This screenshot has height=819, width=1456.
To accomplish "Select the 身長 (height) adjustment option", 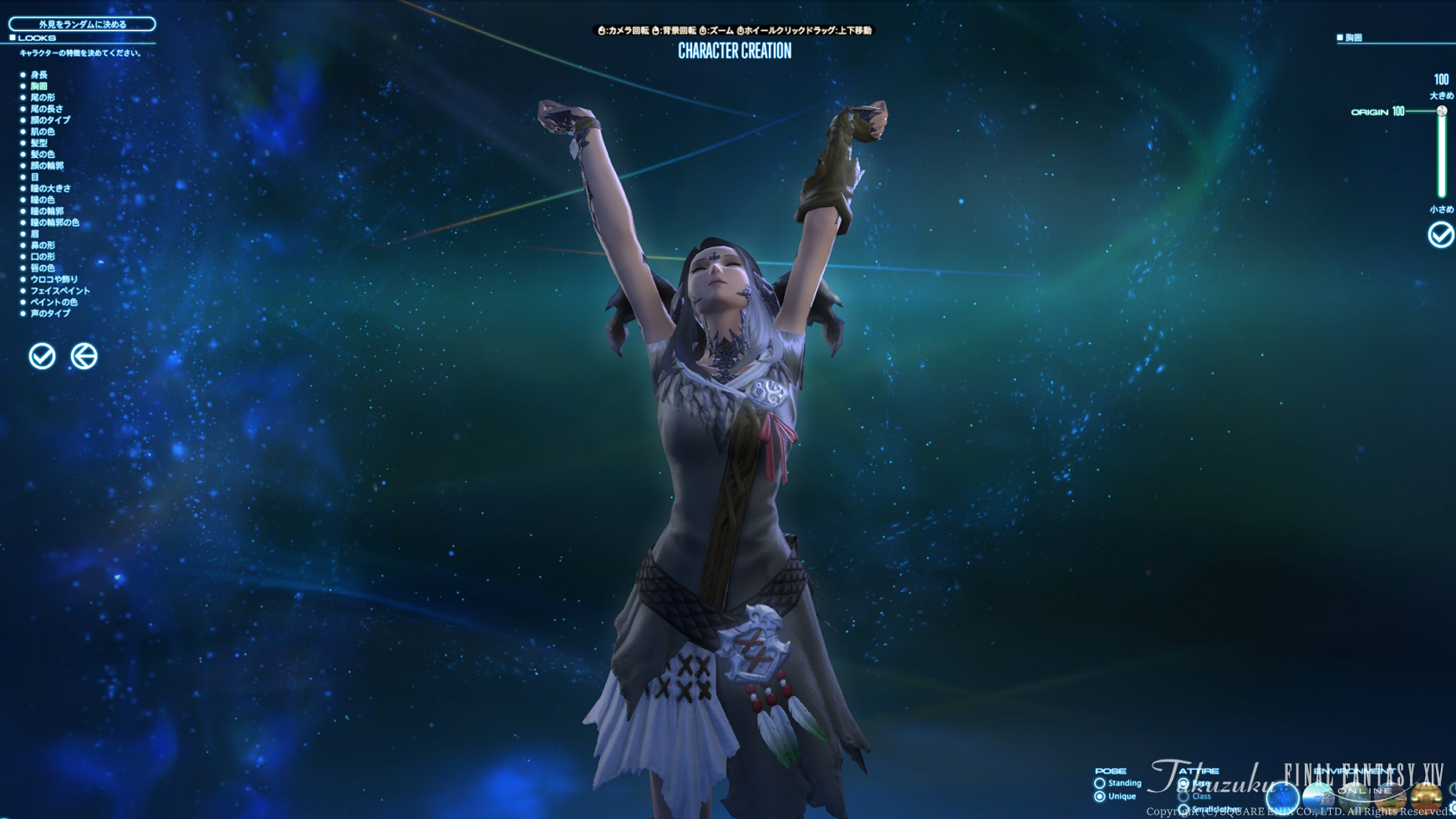I will pos(39,75).
